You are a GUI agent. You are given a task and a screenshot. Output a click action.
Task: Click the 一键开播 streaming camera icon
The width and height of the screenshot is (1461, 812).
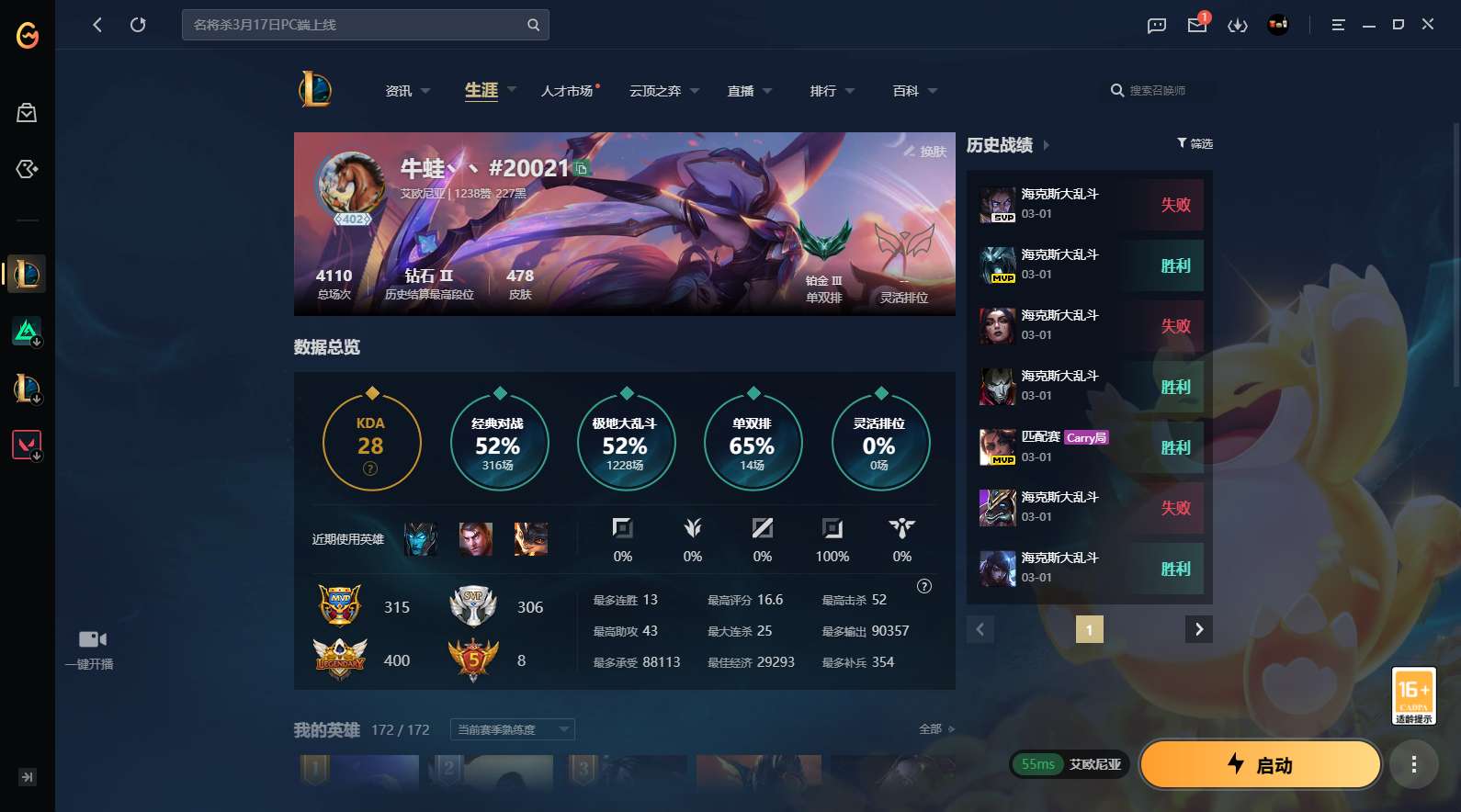point(92,637)
